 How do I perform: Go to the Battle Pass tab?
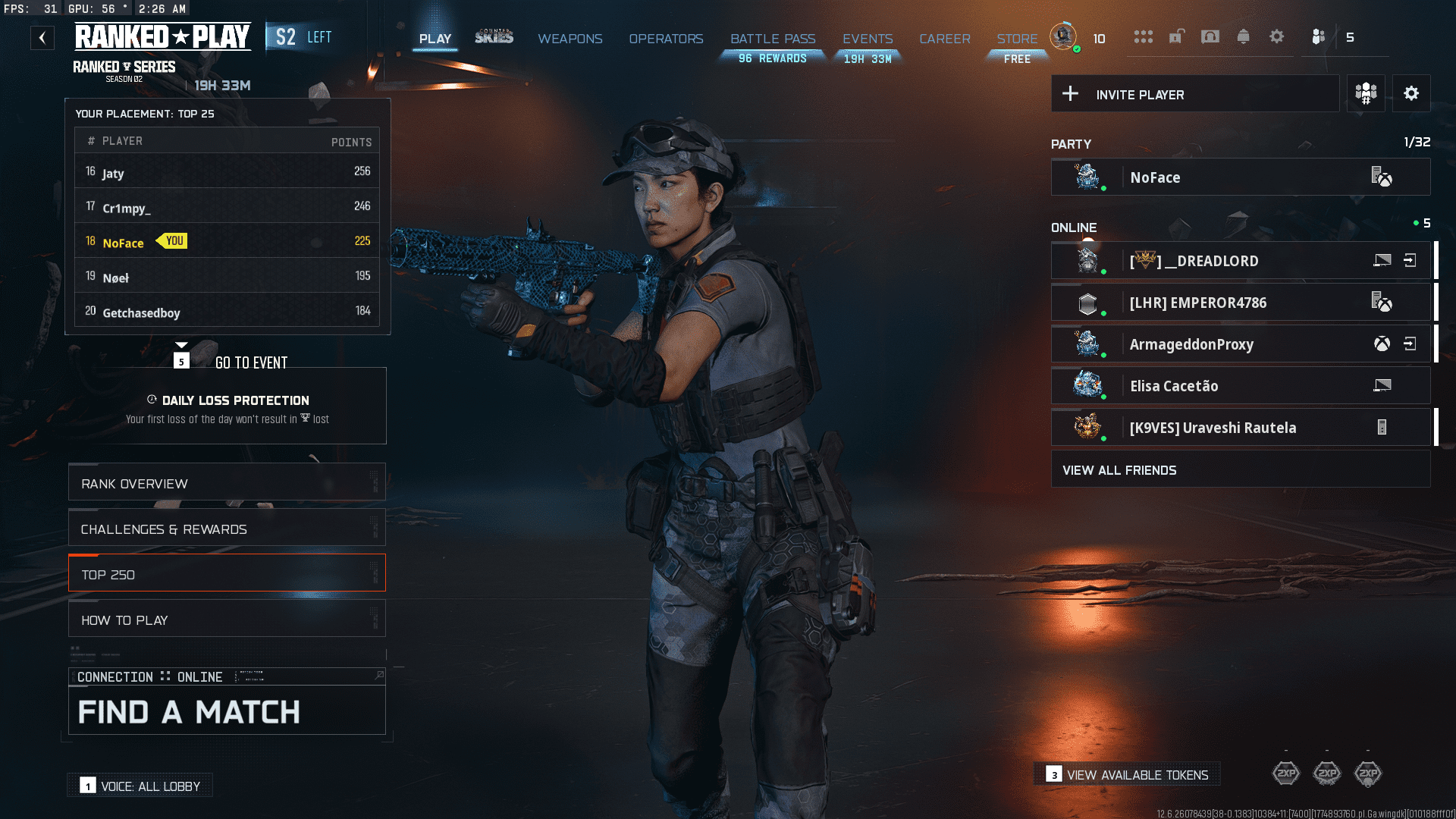tap(773, 39)
